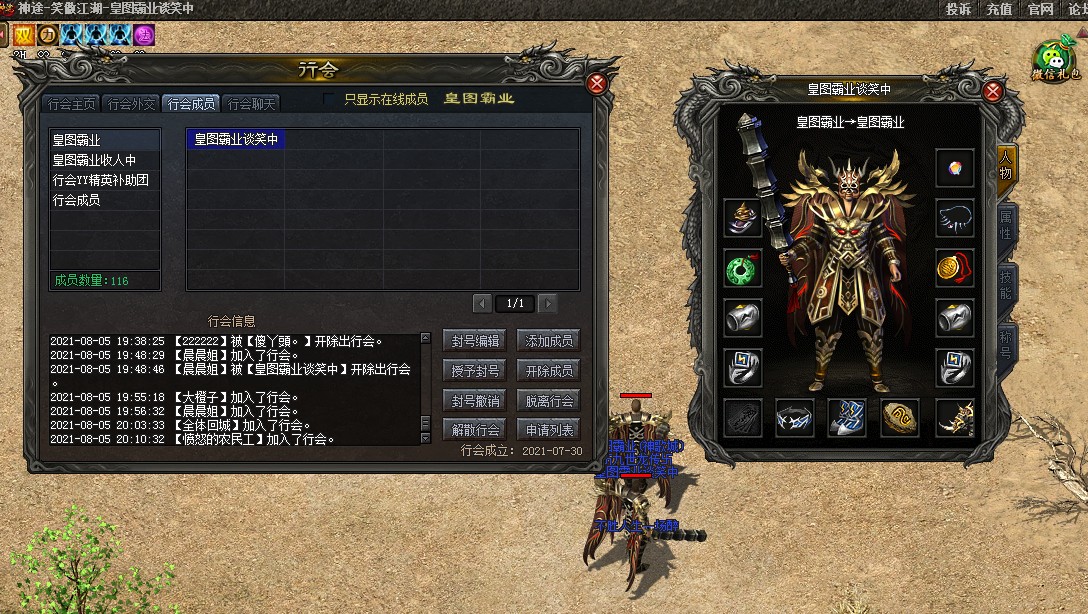The height and width of the screenshot is (614, 1088).
Task: Choose the 行会YY精英补助团 group
Action: (x=100, y=180)
